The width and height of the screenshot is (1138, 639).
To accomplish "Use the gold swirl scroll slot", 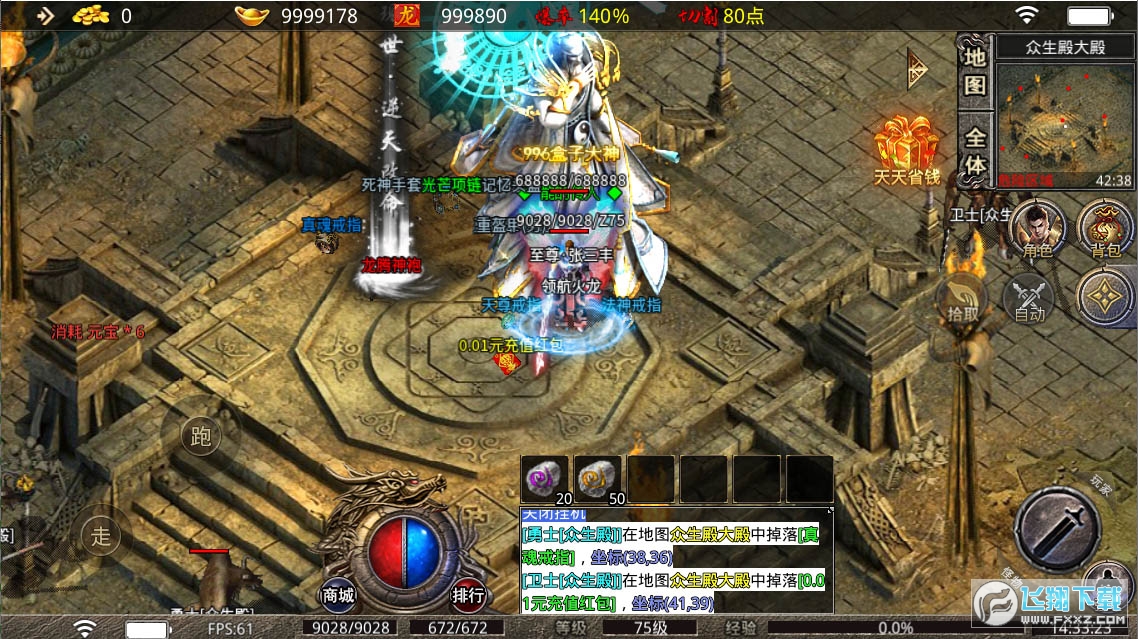I will point(597,480).
